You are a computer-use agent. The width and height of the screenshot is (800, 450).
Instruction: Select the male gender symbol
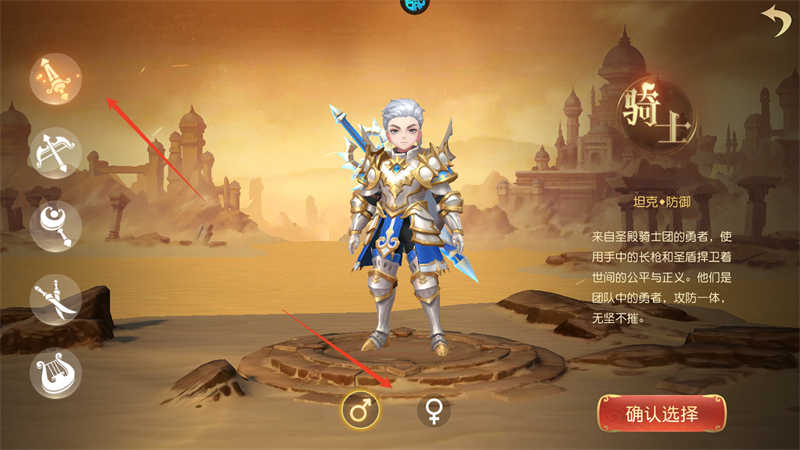point(361,410)
